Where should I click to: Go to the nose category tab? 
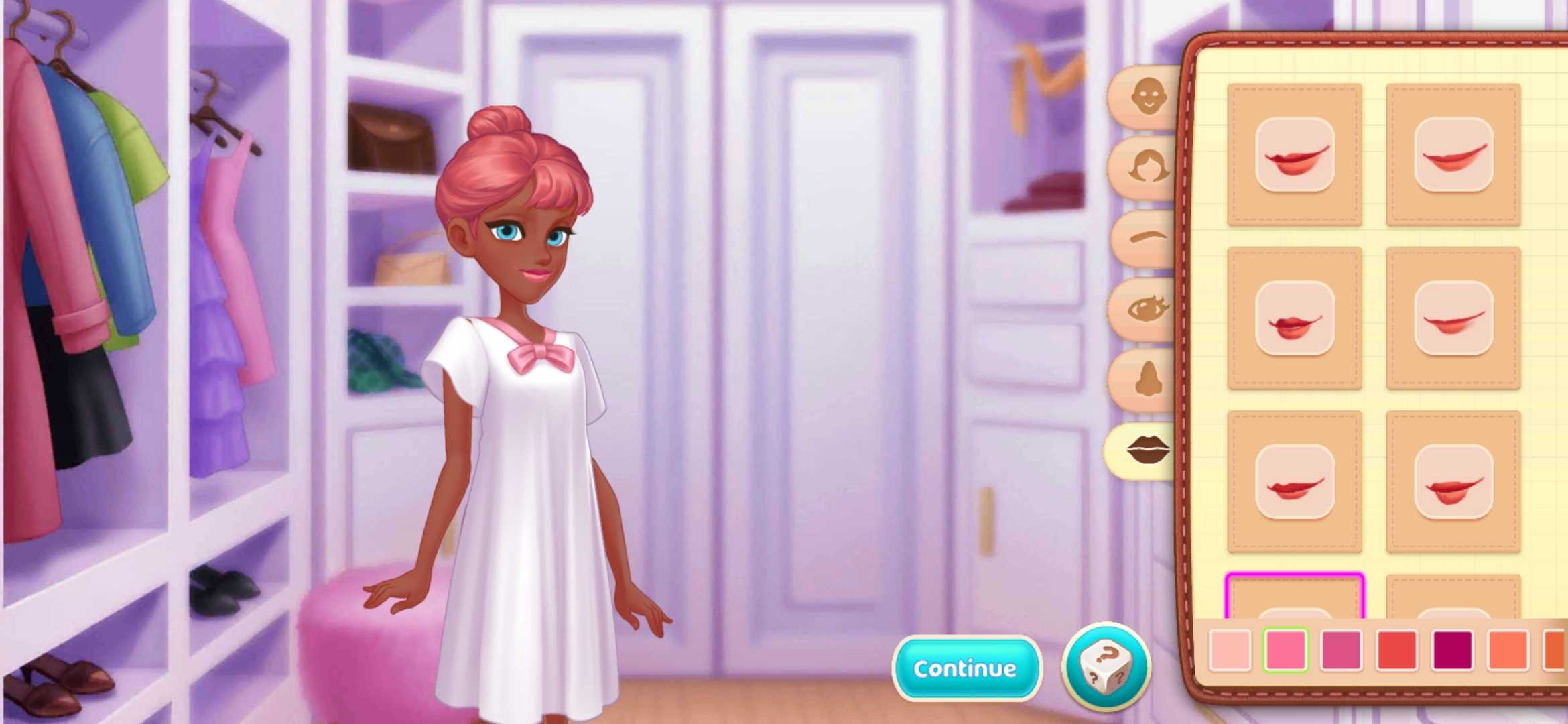1148,379
